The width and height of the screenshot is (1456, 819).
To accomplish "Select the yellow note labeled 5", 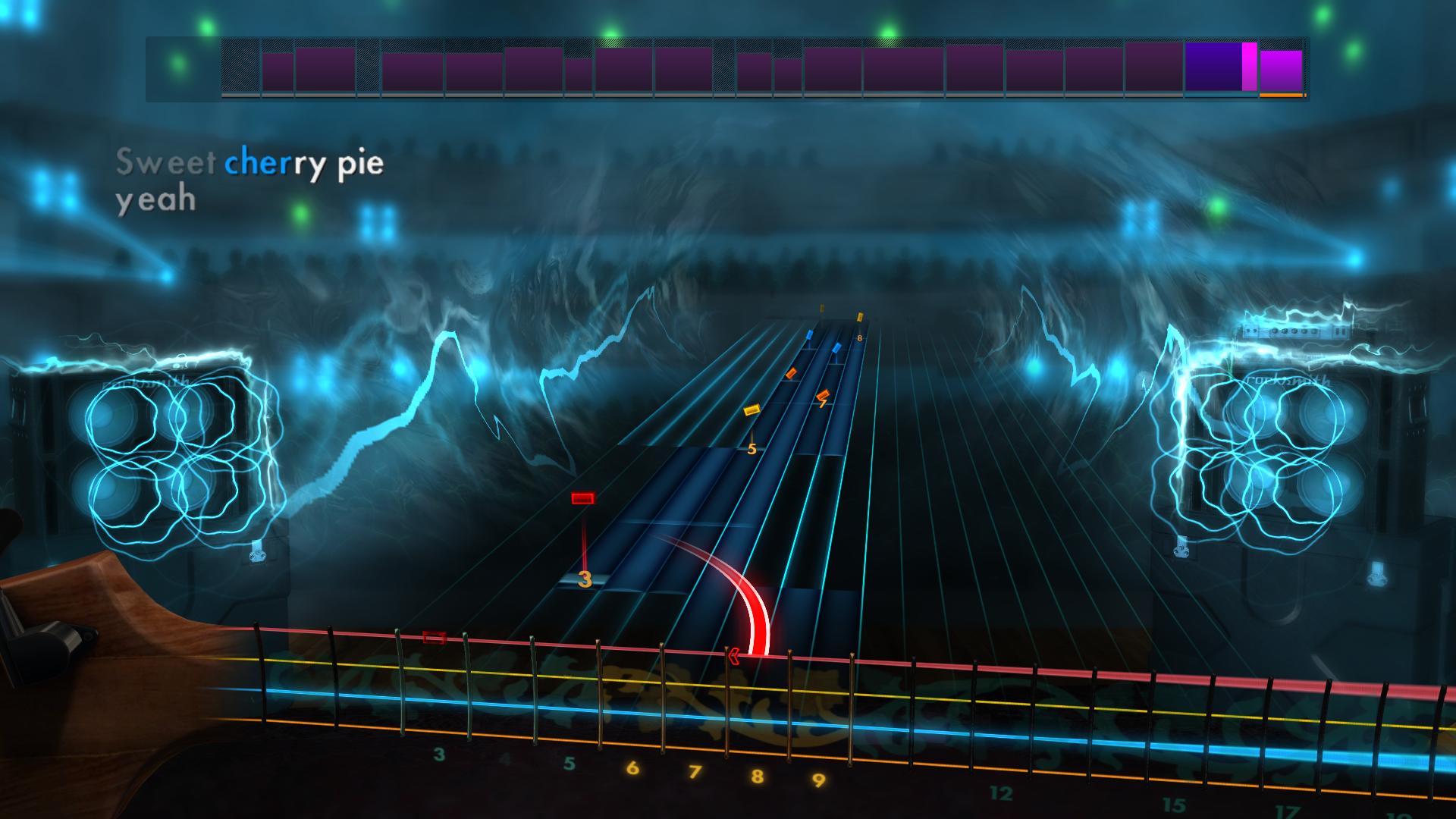I will [x=752, y=409].
